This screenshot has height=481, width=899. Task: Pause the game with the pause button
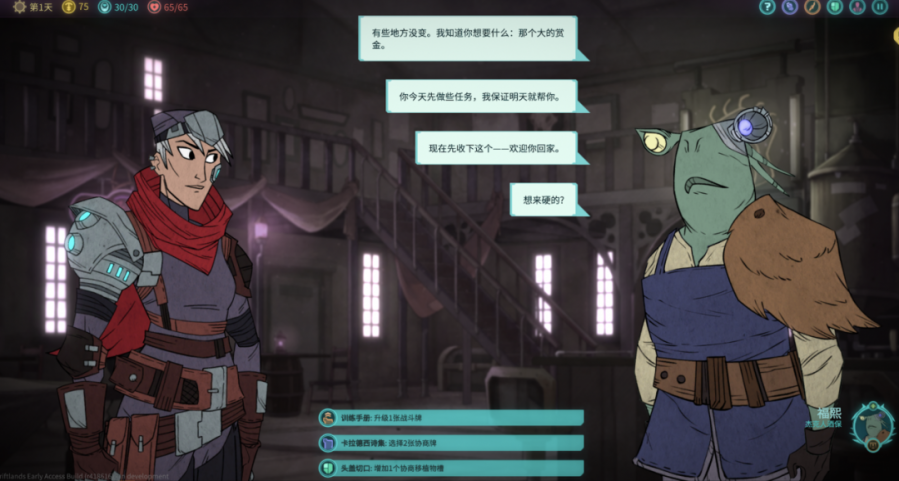pyautogui.click(x=880, y=7)
